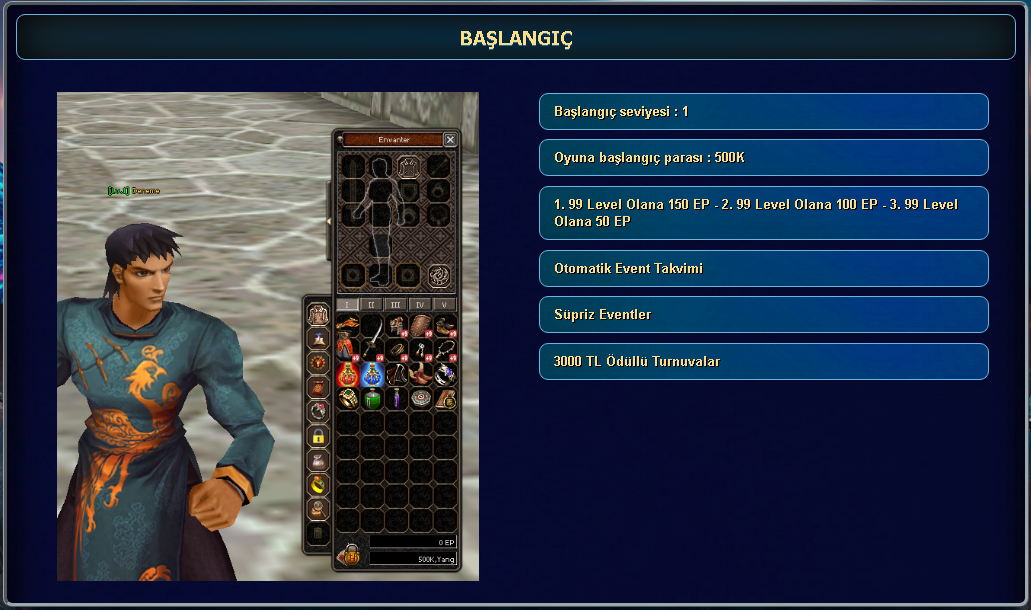Switch to inventory page II tab
The height and width of the screenshot is (610, 1031).
371,304
